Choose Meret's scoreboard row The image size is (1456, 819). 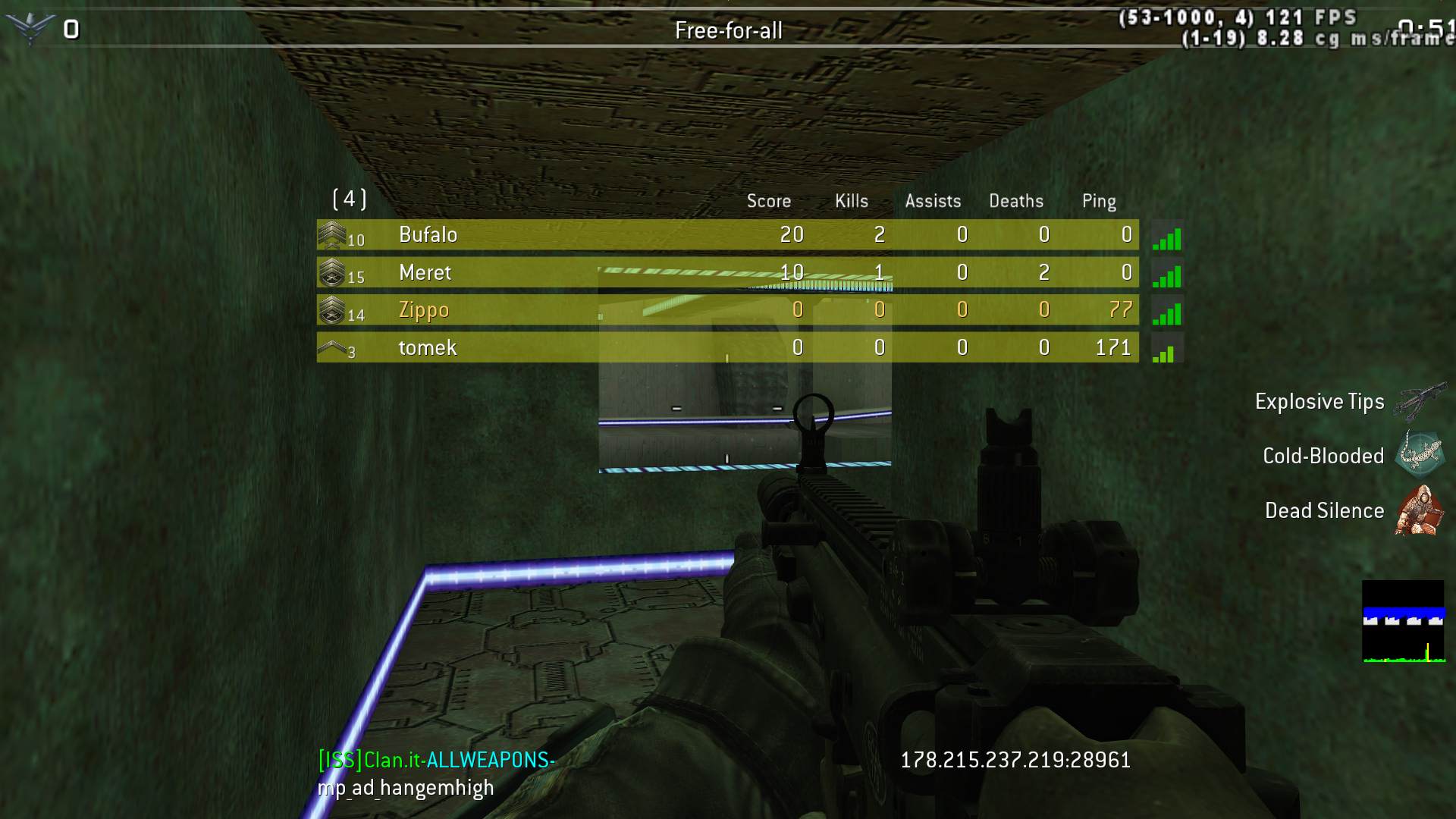click(726, 272)
